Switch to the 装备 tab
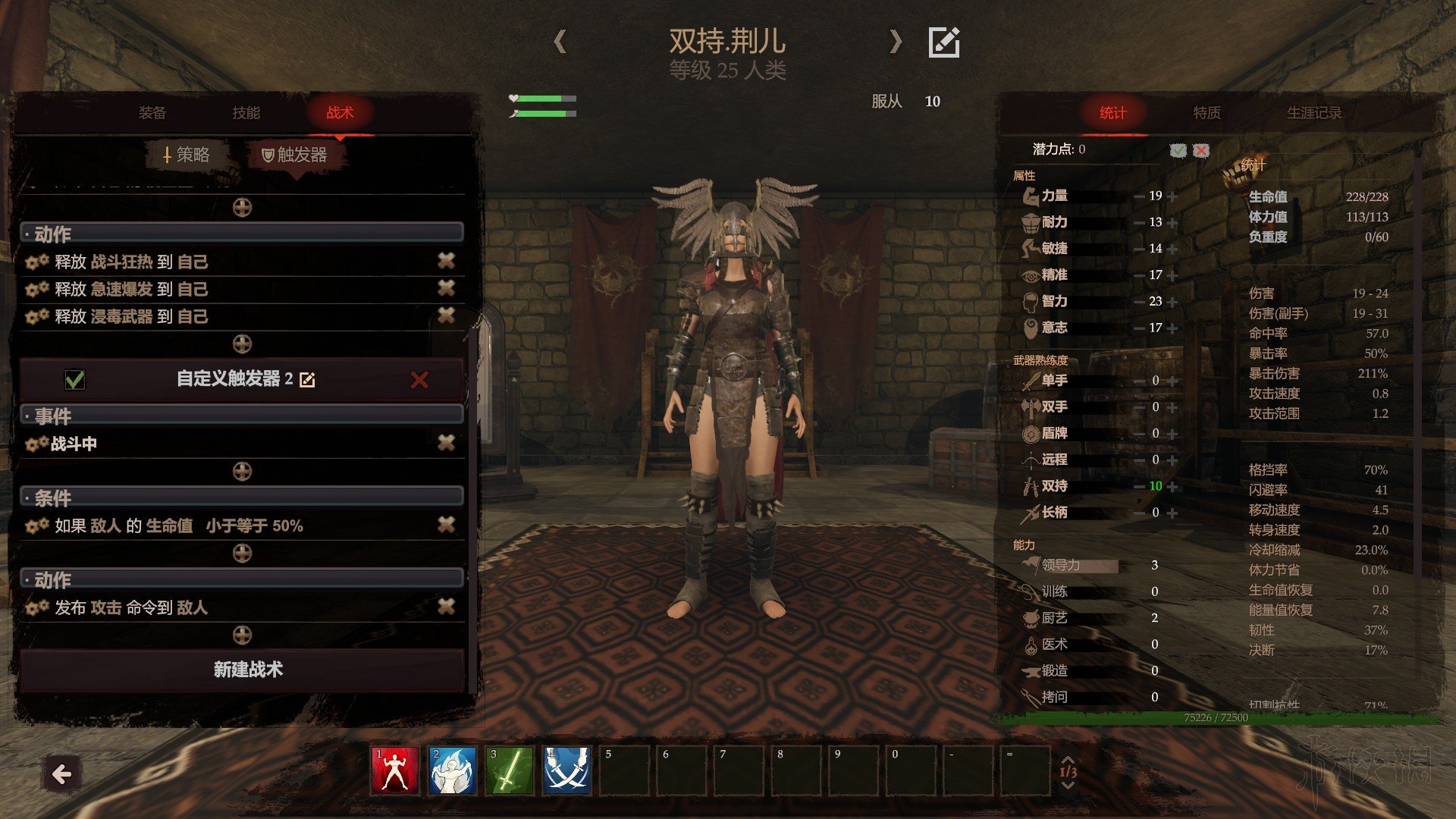The height and width of the screenshot is (819, 1456). click(x=152, y=113)
